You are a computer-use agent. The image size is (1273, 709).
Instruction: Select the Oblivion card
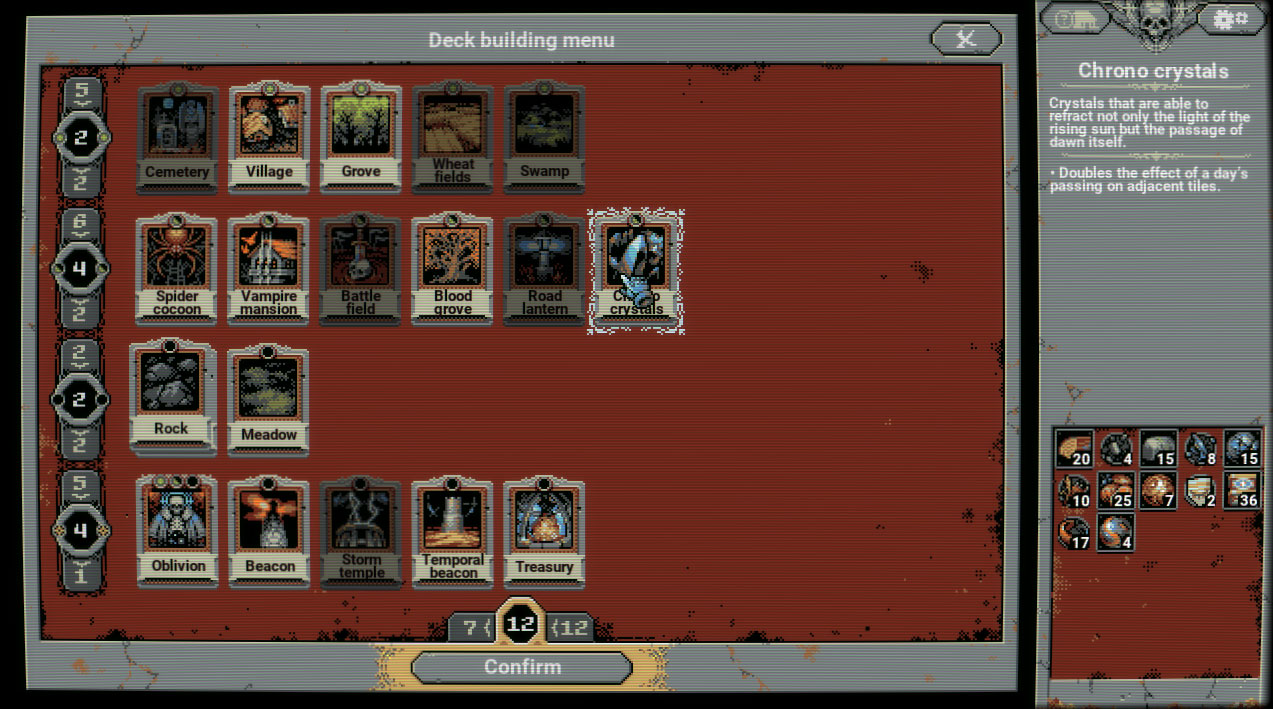[x=178, y=531]
